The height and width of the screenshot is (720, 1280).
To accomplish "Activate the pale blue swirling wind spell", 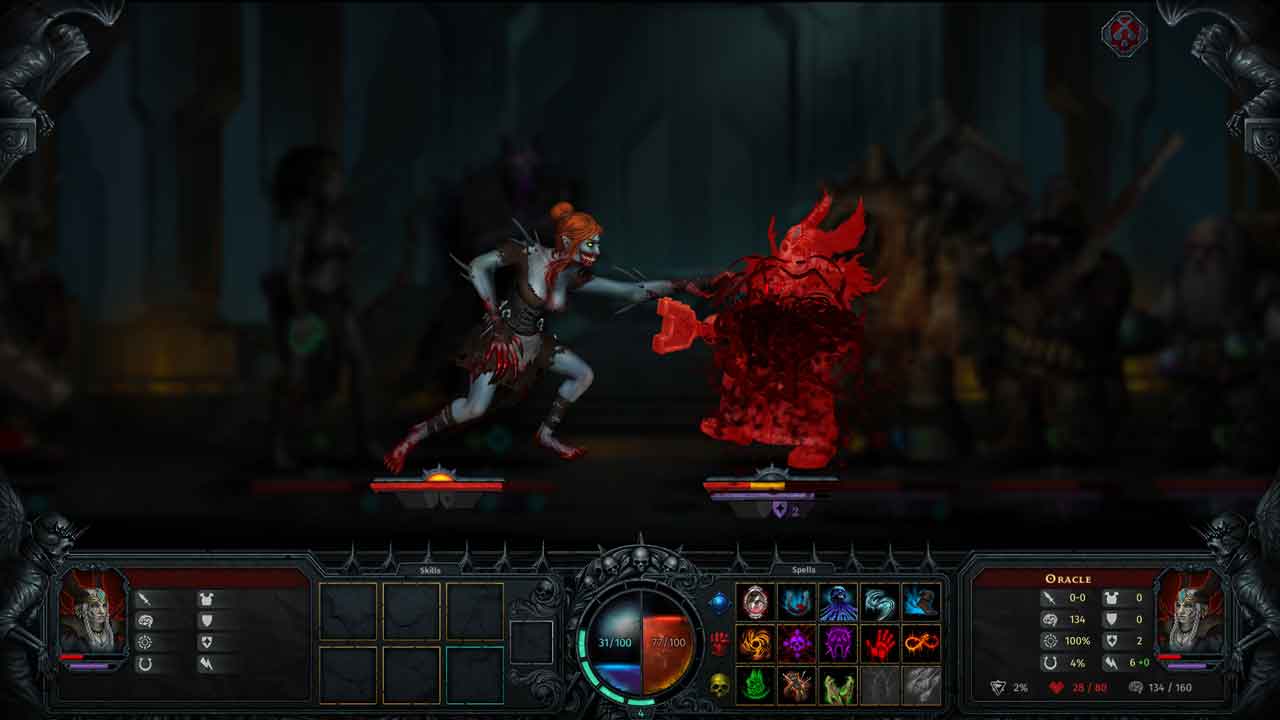I will pos(880,602).
